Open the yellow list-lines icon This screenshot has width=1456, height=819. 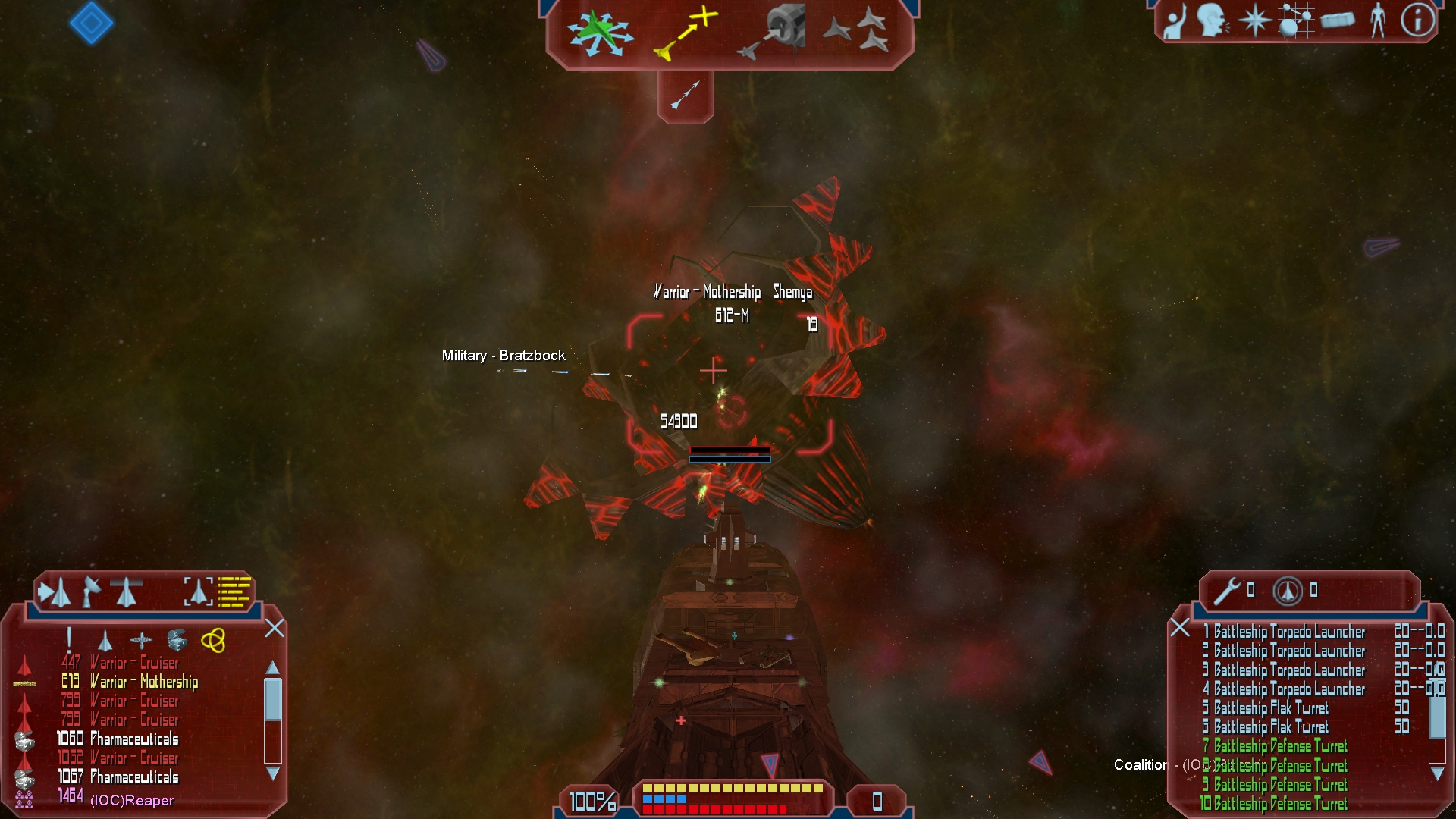tap(234, 591)
